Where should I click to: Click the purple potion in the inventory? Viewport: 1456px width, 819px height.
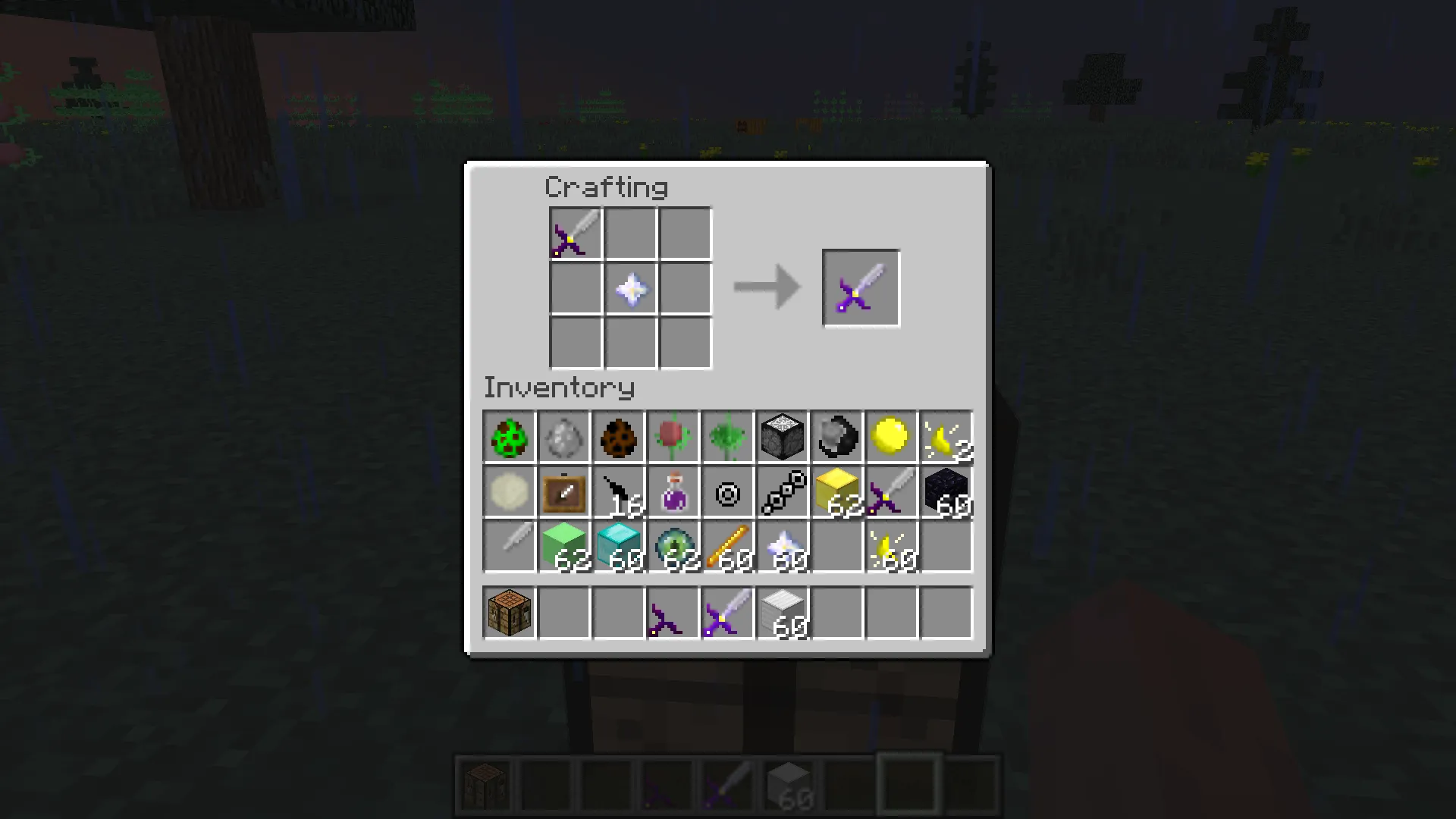pyautogui.click(x=673, y=491)
